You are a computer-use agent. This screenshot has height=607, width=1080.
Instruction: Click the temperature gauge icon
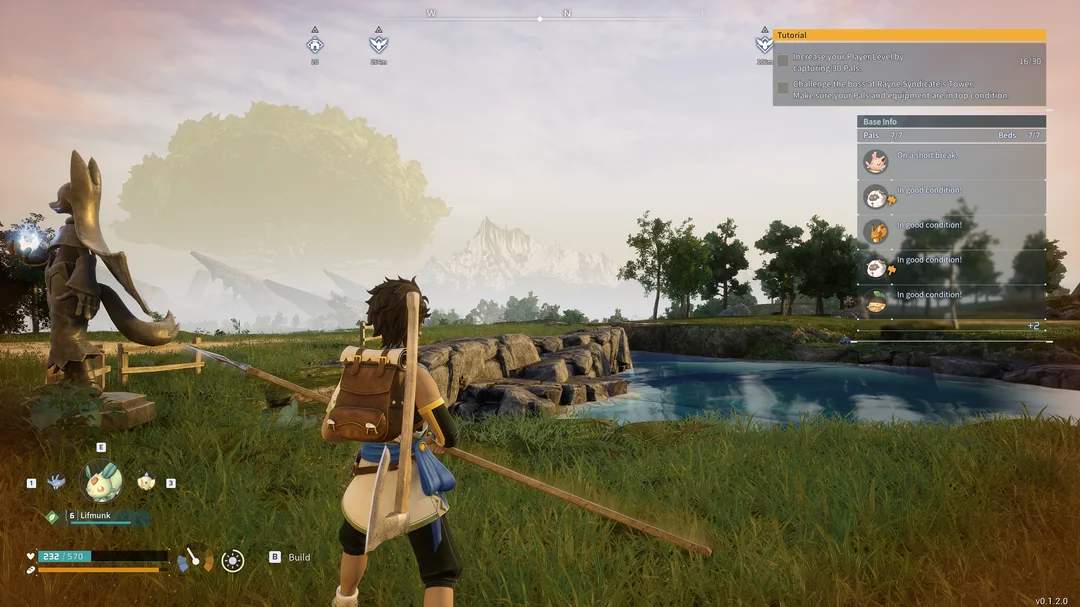[x=195, y=560]
